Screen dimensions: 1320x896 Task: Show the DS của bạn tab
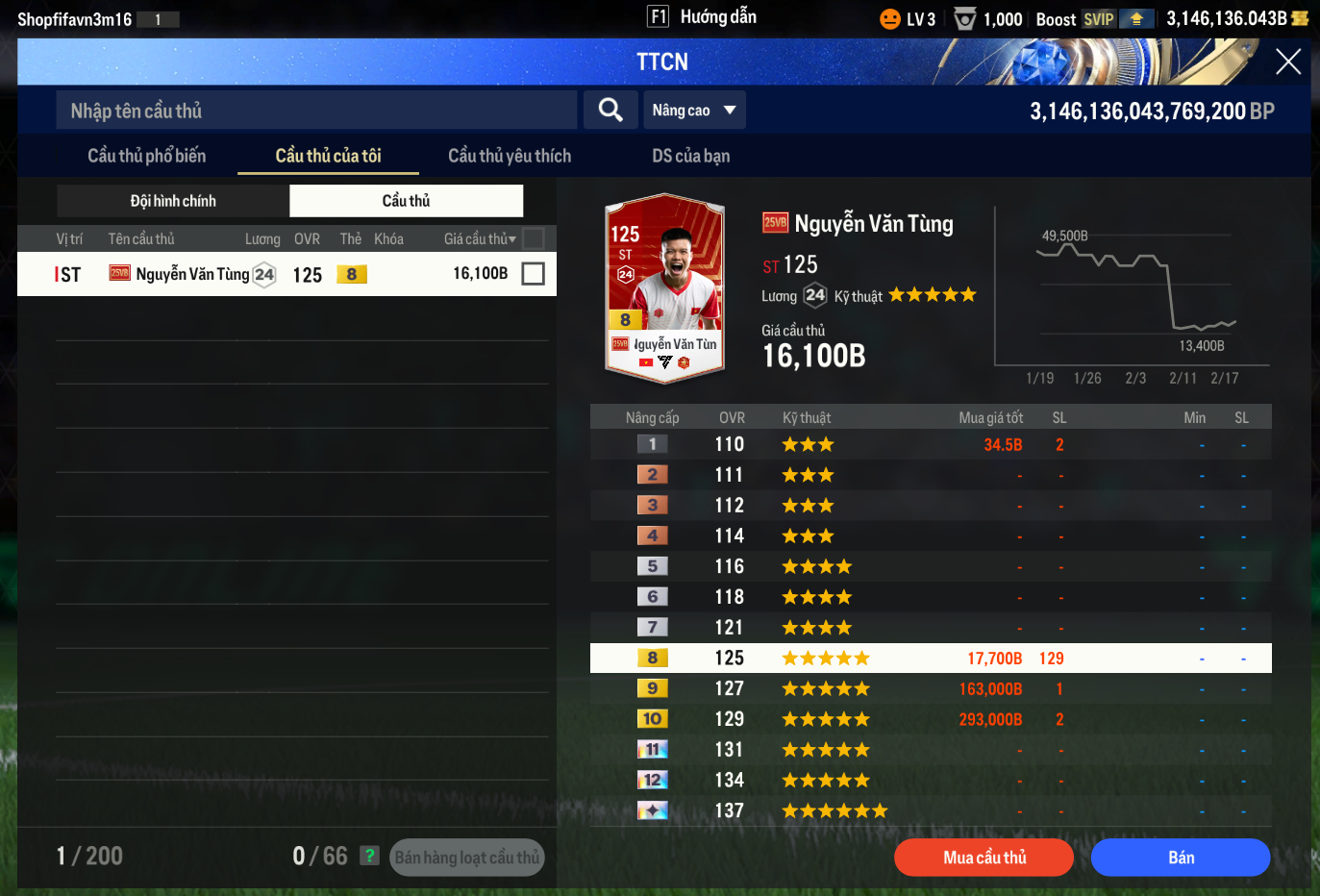tap(690, 156)
